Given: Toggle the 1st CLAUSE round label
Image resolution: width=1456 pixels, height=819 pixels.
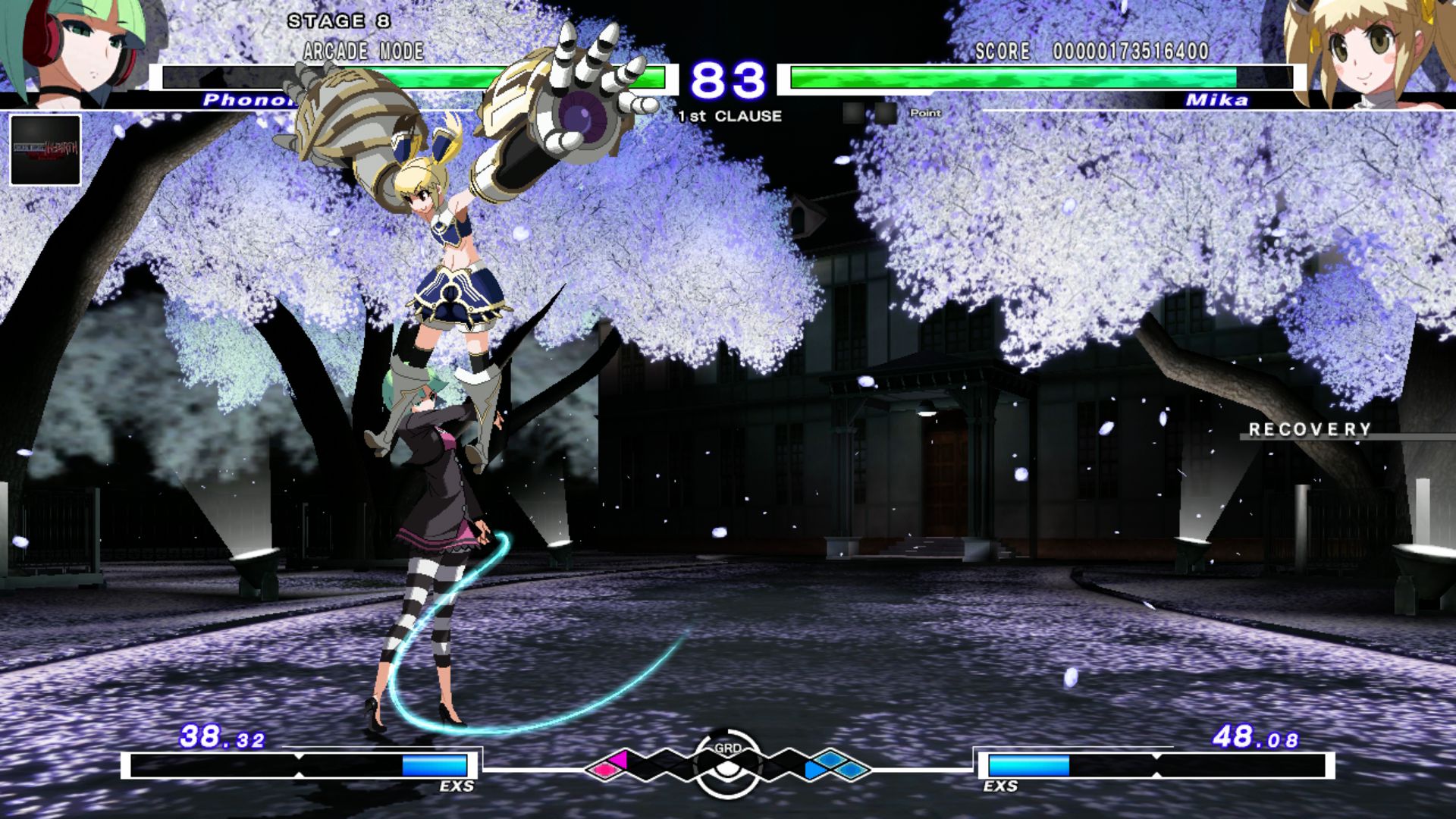Looking at the screenshot, I should point(730,116).
